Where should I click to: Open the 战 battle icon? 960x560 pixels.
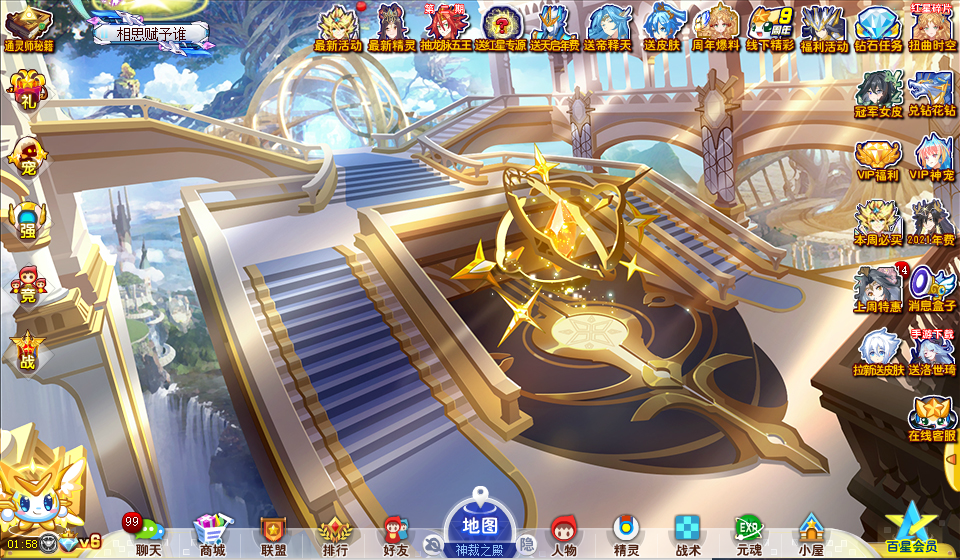tap(27, 352)
